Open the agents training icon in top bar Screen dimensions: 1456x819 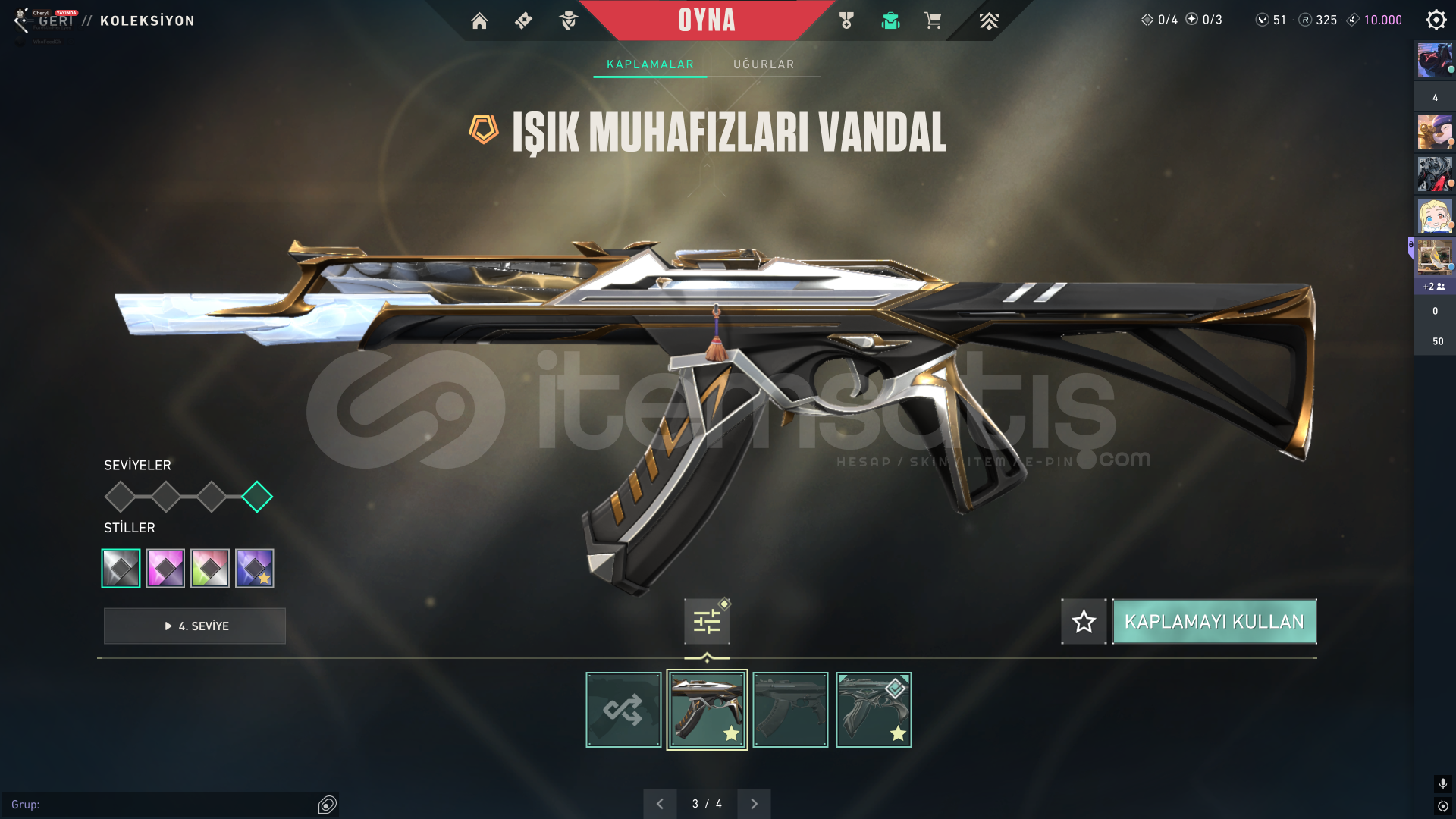pyautogui.click(x=567, y=20)
